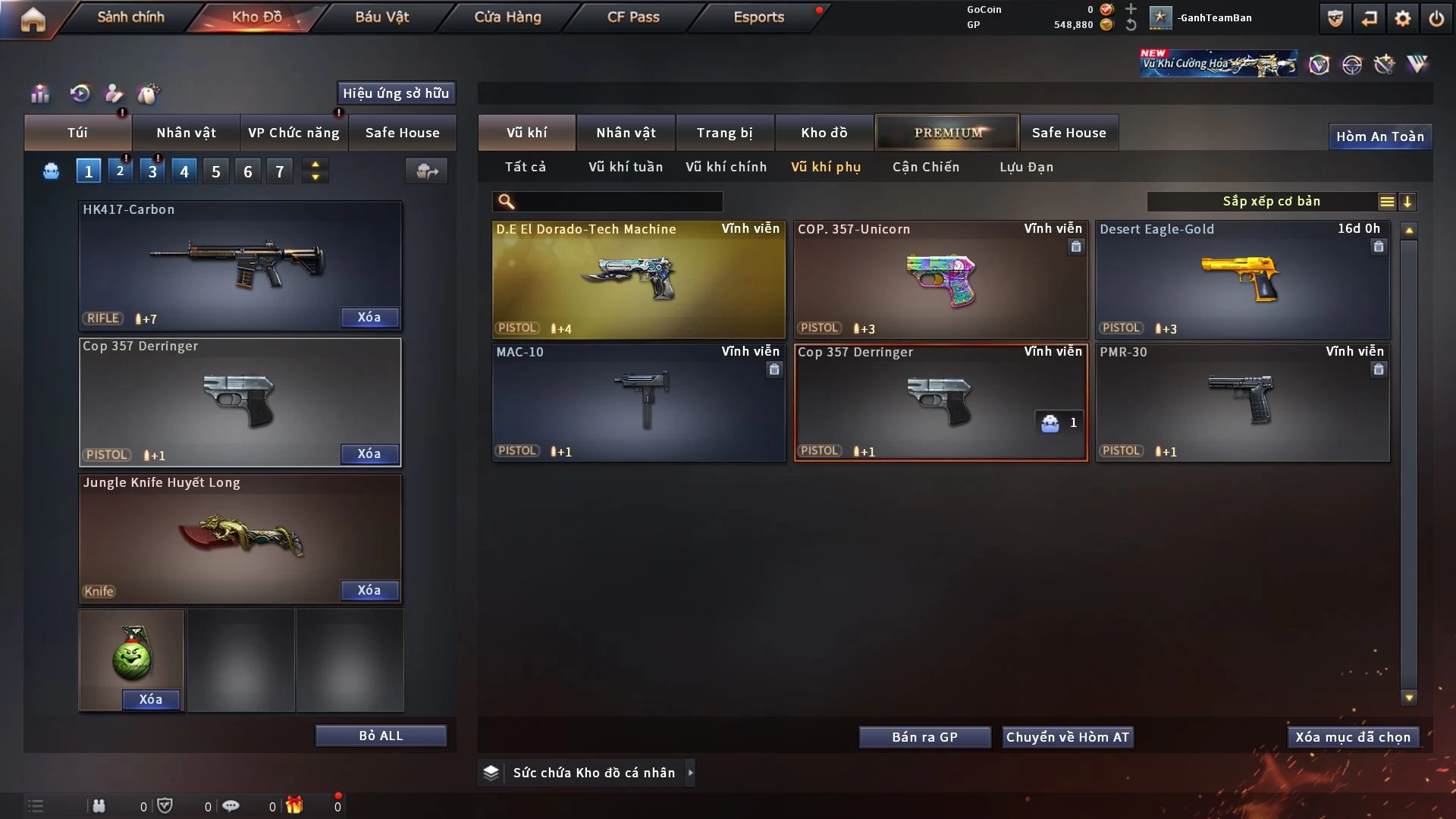Select the Desert Eagle-Gold pistol

pyautogui.click(x=1241, y=279)
